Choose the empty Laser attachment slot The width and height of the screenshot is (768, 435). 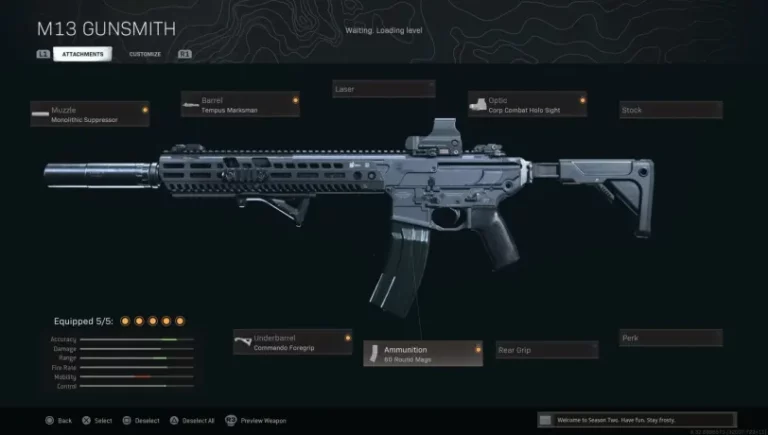tap(383, 89)
